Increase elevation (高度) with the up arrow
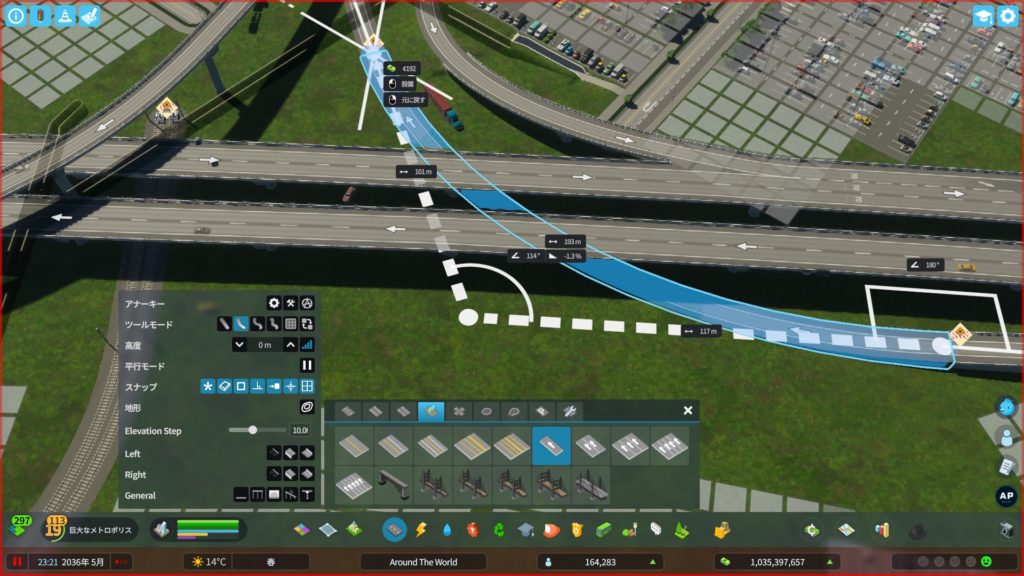Viewport: 1024px width, 576px height. click(x=290, y=344)
